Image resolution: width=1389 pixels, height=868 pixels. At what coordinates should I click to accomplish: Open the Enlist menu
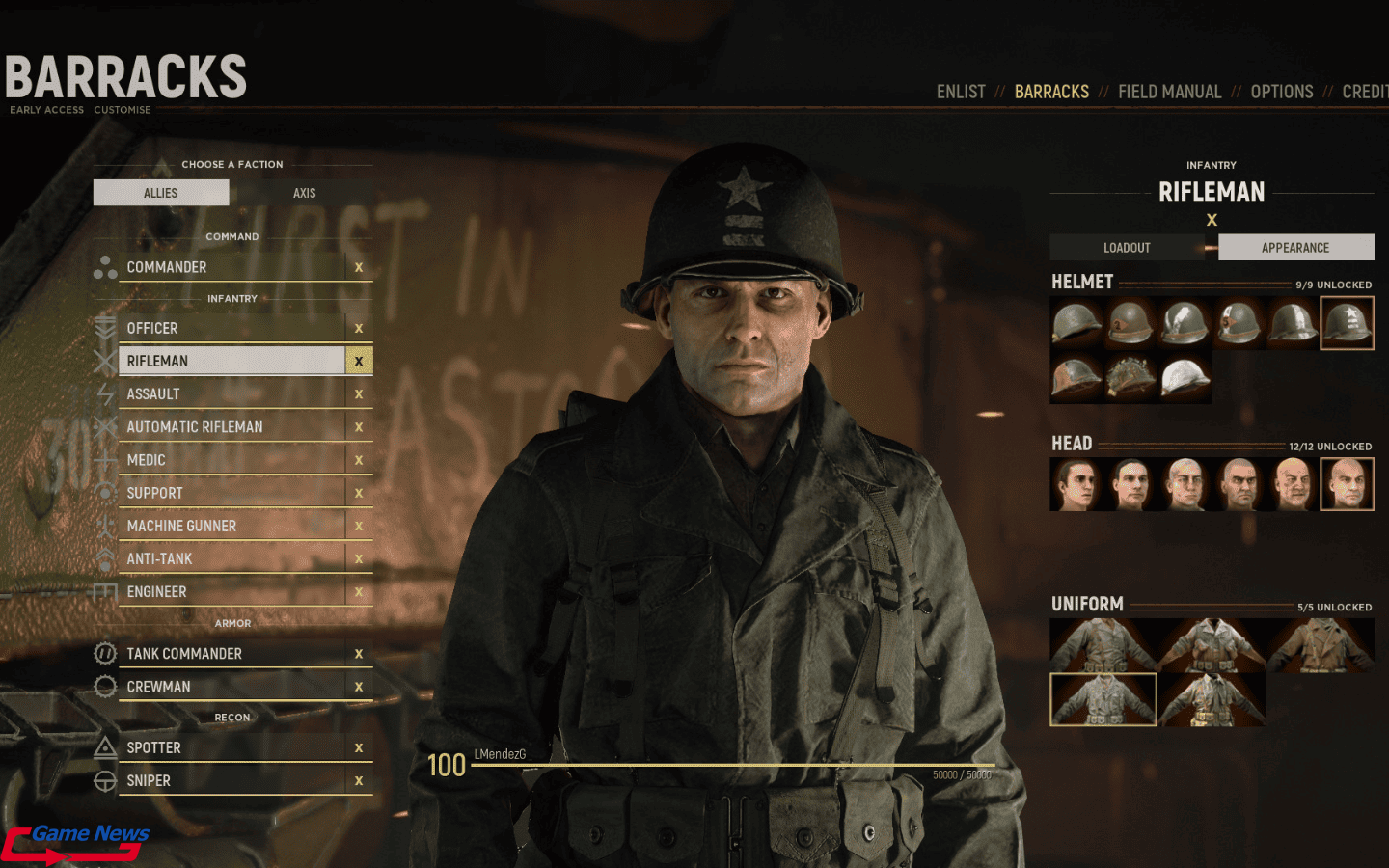pyautogui.click(x=961, y=92)
